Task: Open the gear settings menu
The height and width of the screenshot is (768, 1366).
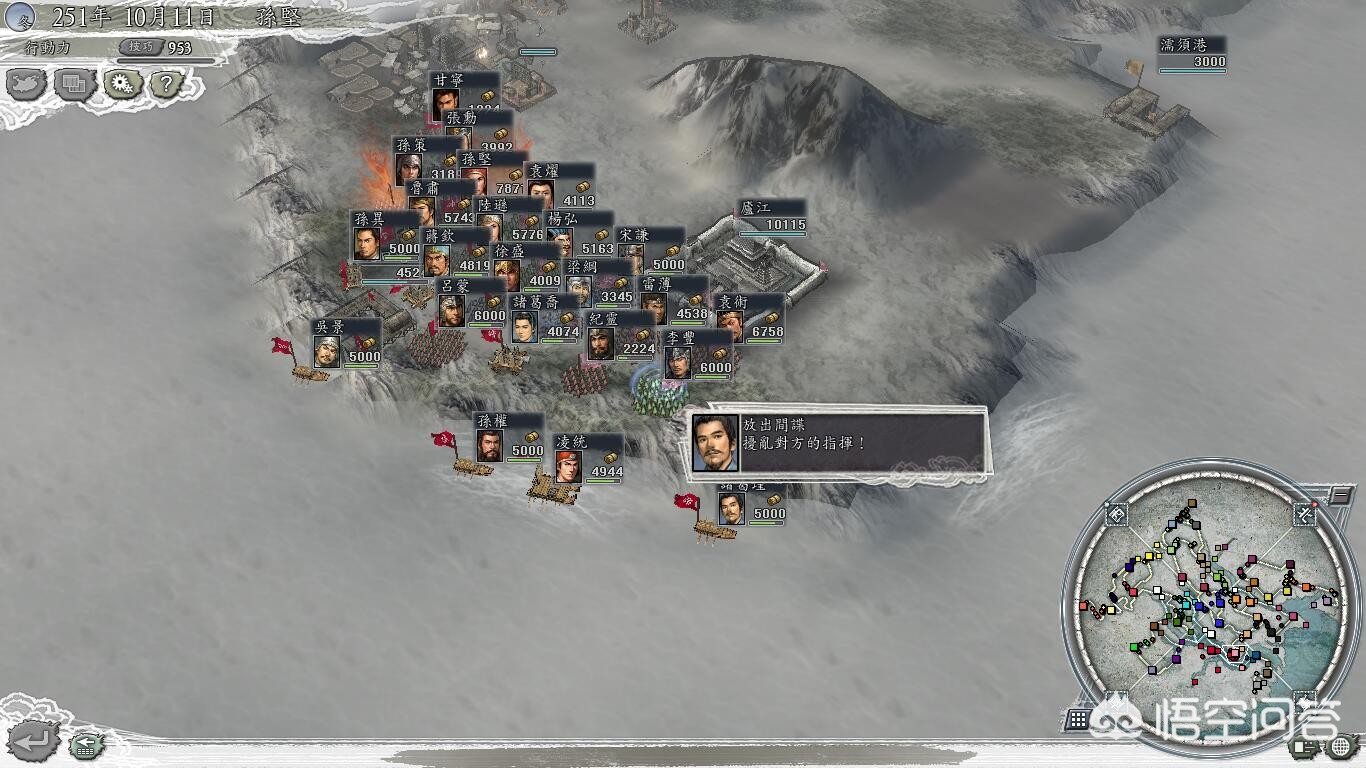Action: point(120,85)
